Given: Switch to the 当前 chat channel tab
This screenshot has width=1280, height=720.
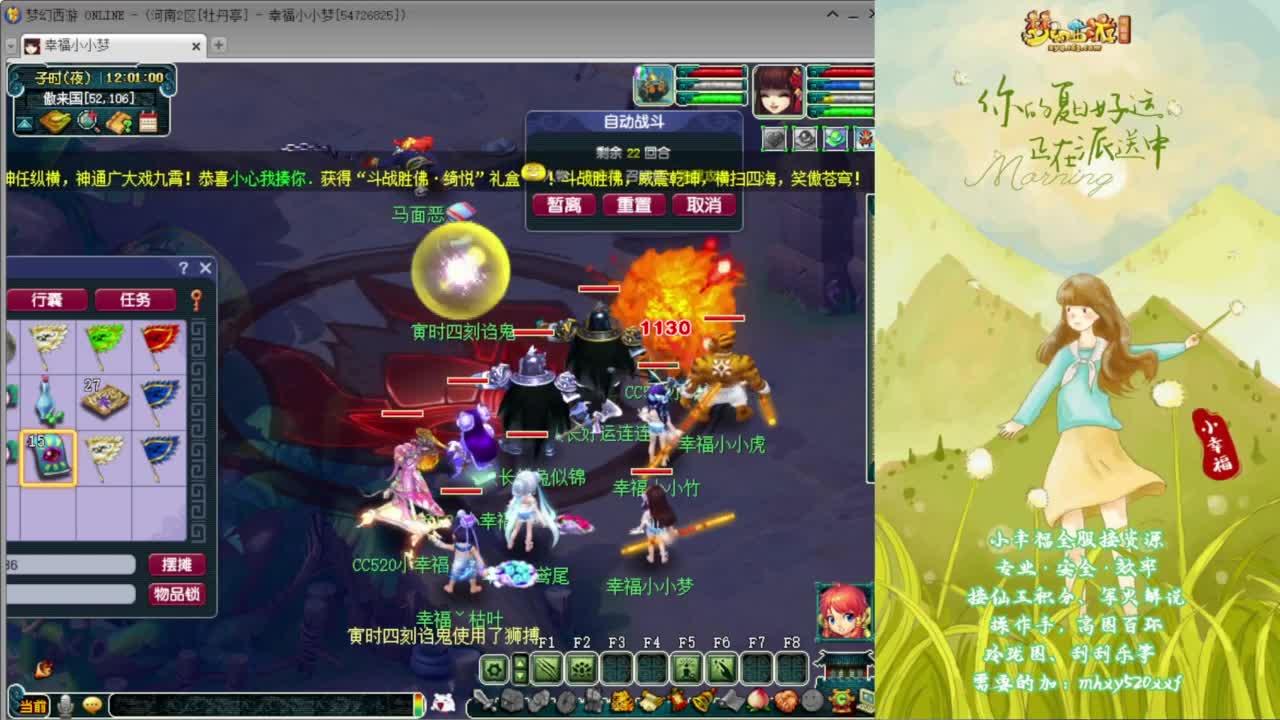Looking at the screenshot, I should [32, 706].
